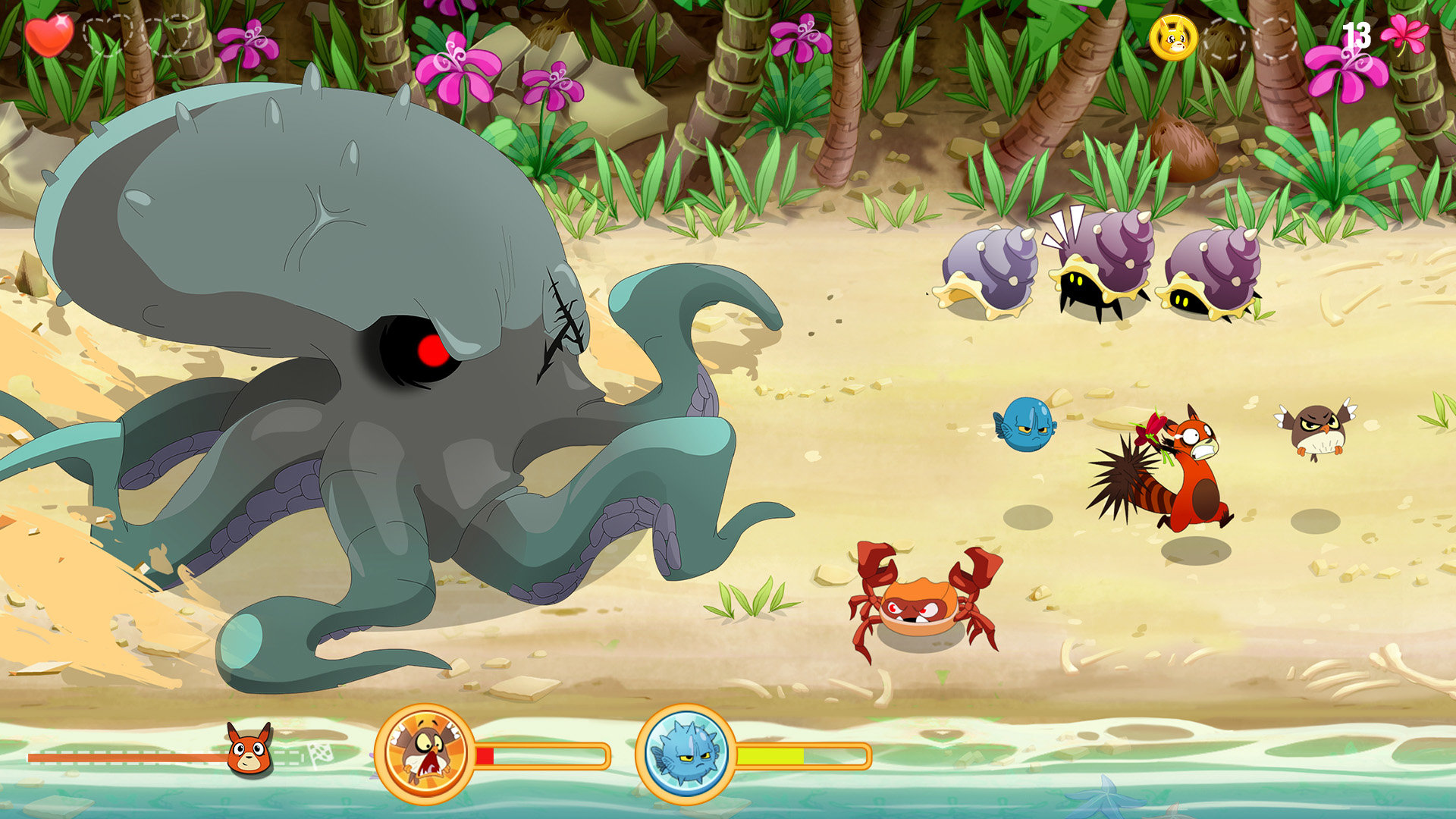This screenshot has width=1456, height=819.
Task: Select the golden bunny coin icon
Action: click(1173, 38)
